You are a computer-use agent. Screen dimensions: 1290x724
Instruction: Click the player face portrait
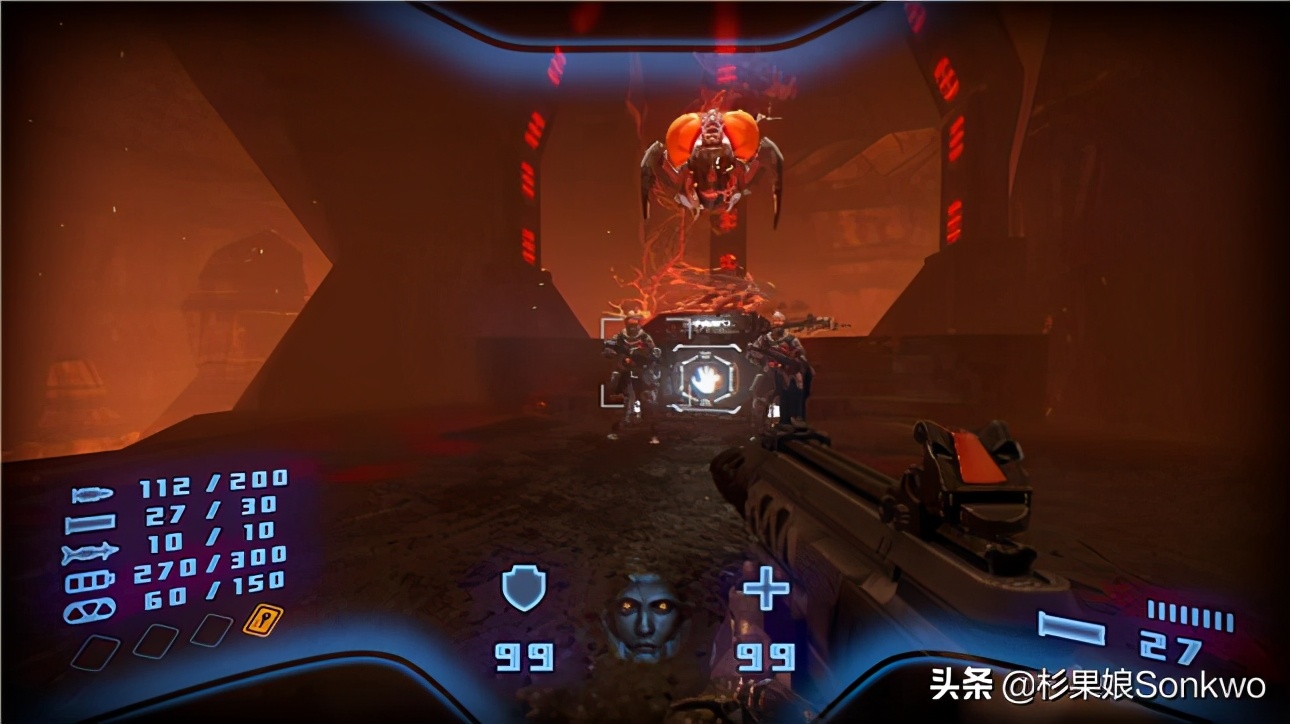(643, 611)
